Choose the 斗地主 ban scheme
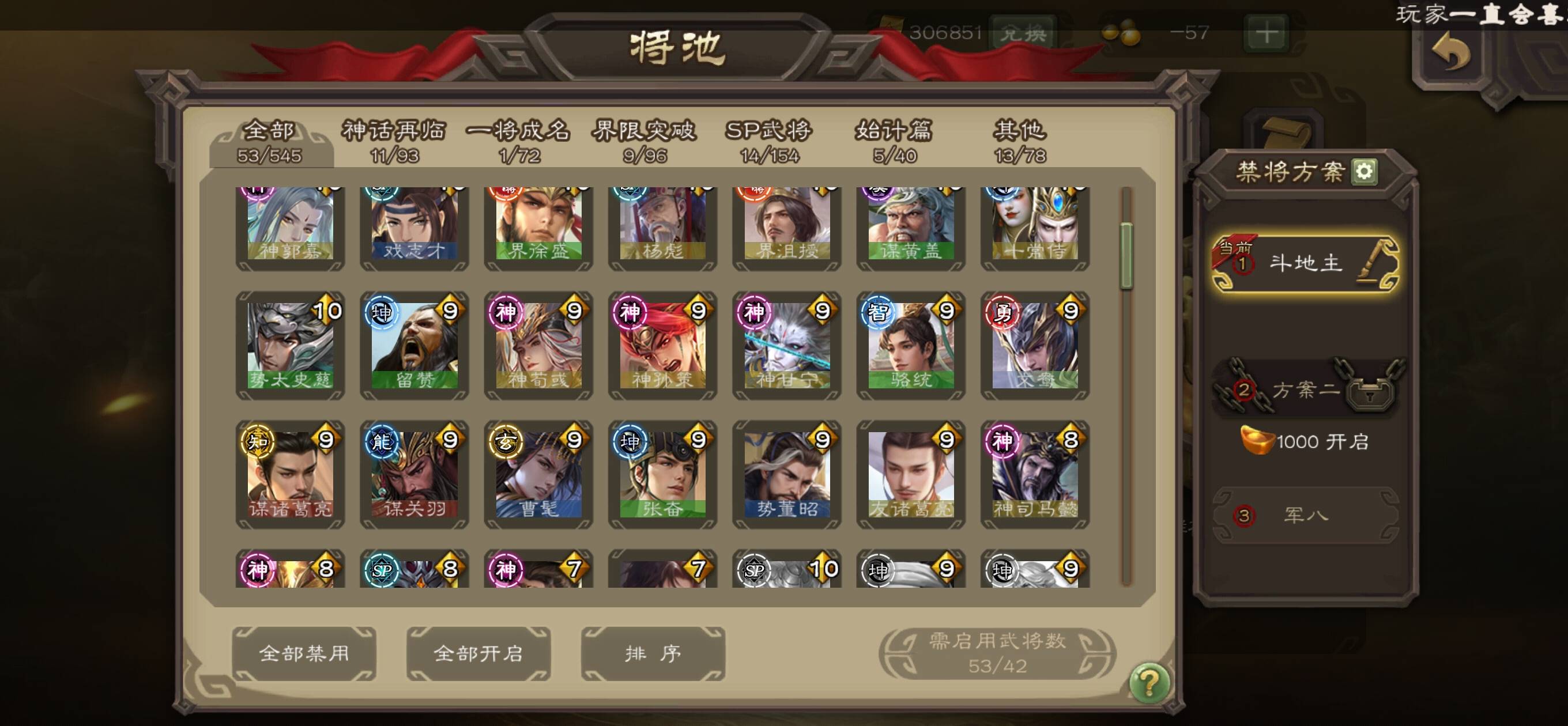 coord(1305,263)
